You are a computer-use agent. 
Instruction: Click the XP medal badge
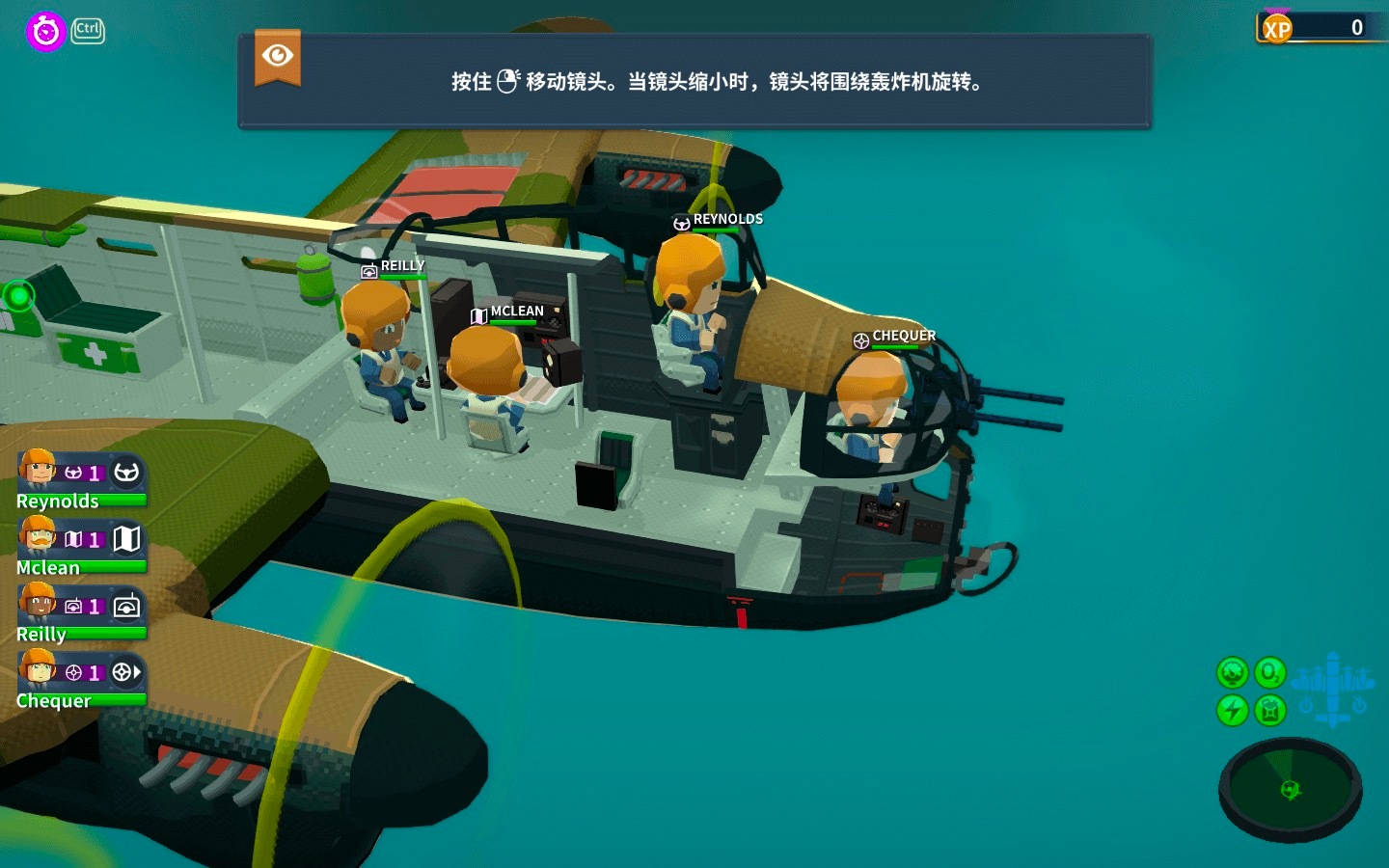point(1276,29)
